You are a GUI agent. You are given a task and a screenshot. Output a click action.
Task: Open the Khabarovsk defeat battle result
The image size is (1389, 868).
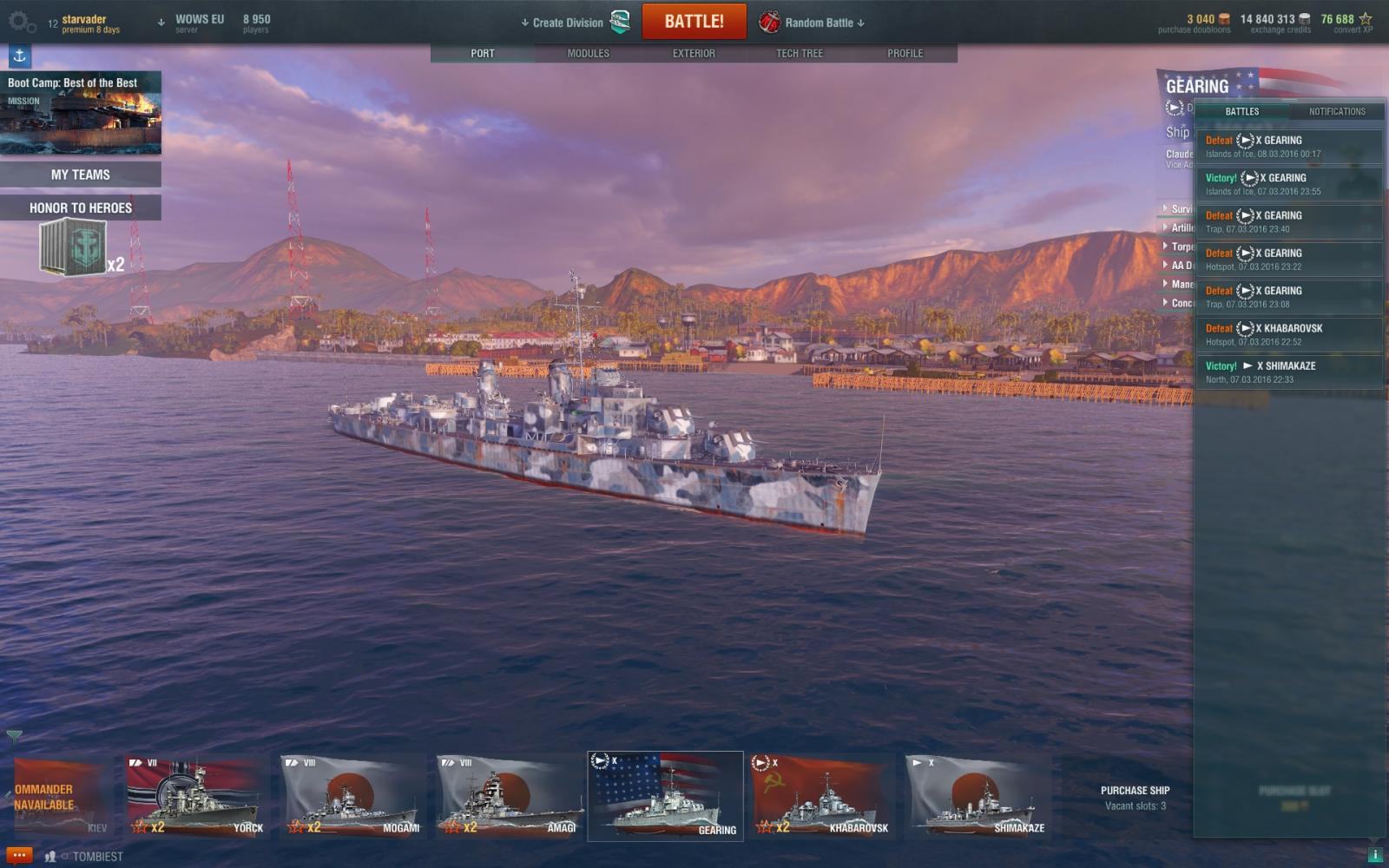pos(1289,334)
